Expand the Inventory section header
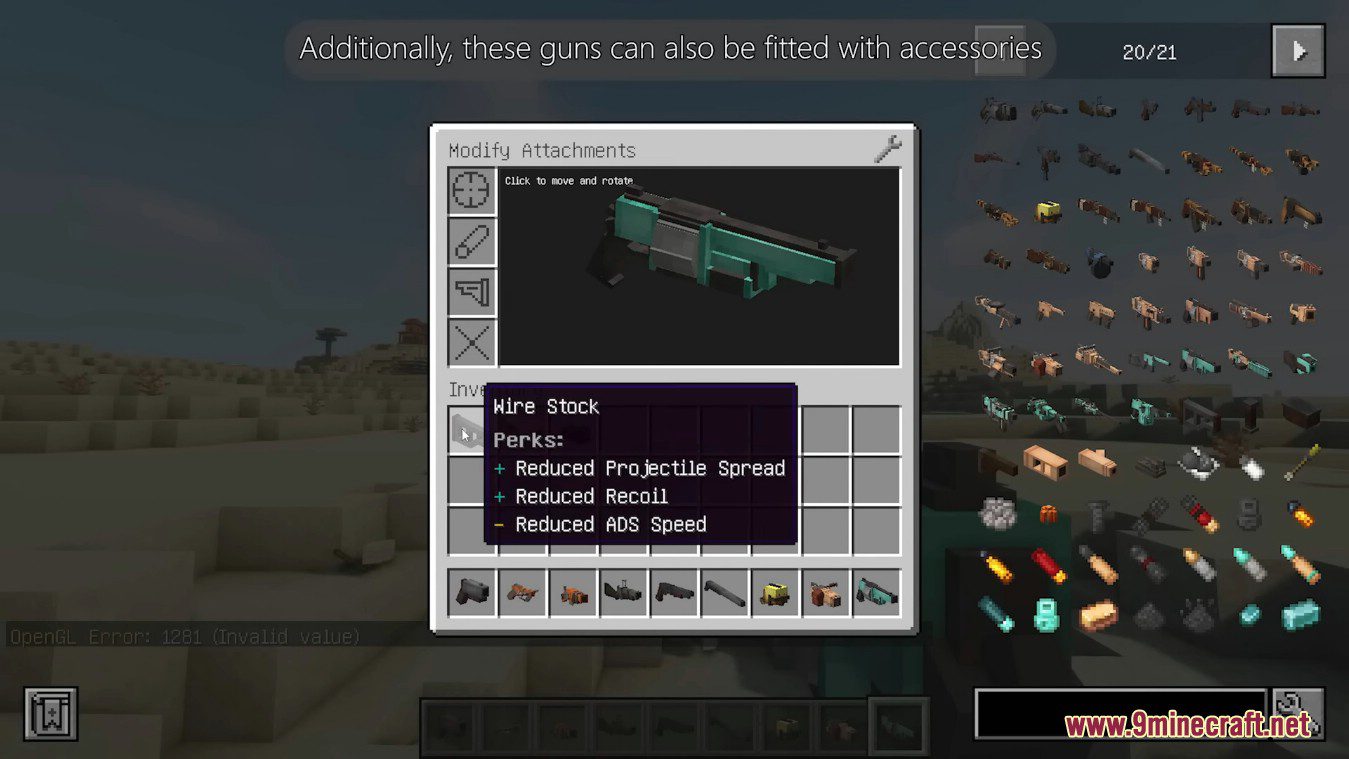 click(x=470, y=389)
